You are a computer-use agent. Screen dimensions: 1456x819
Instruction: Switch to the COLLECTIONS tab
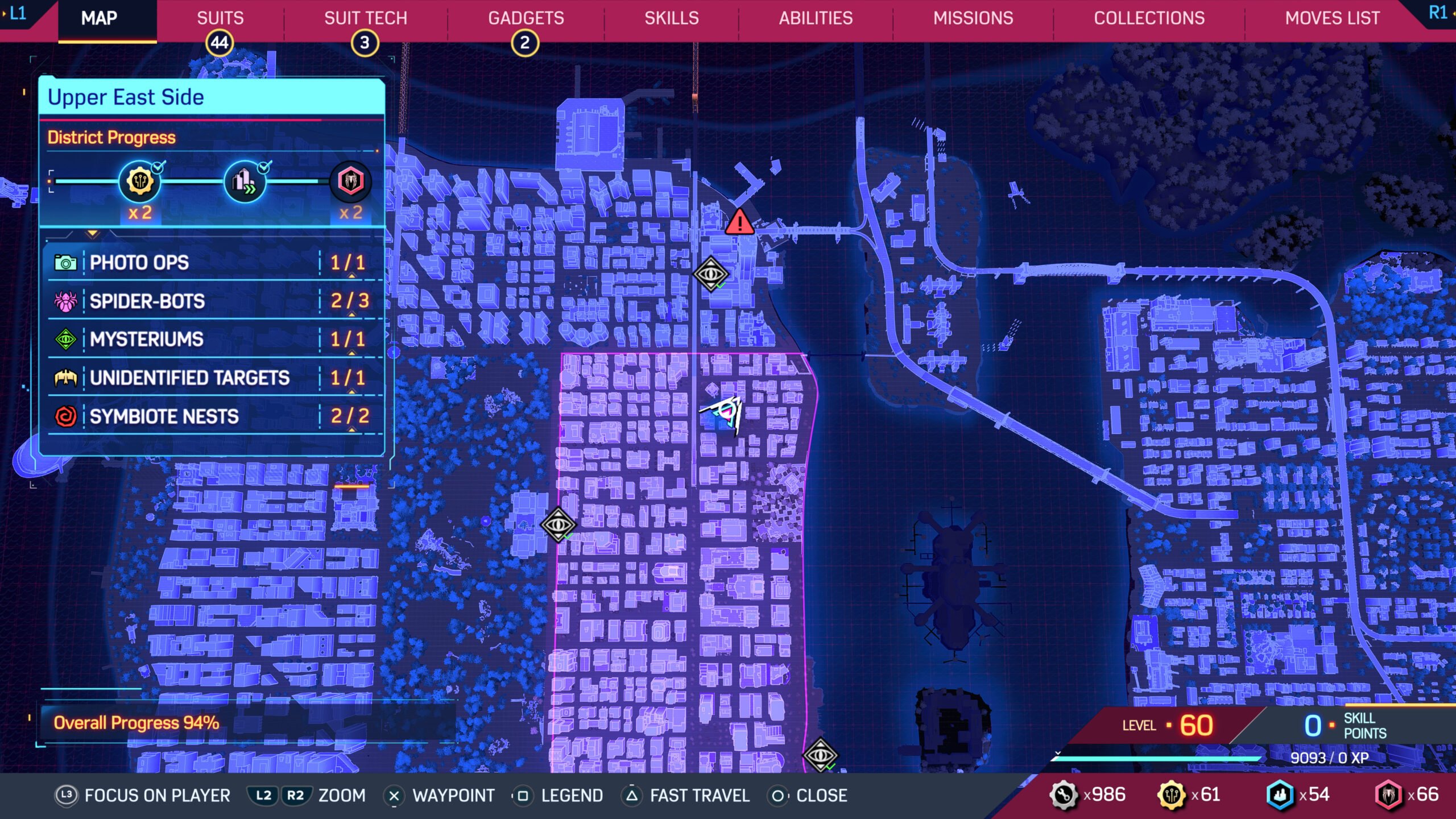[x=1149, y=18]
